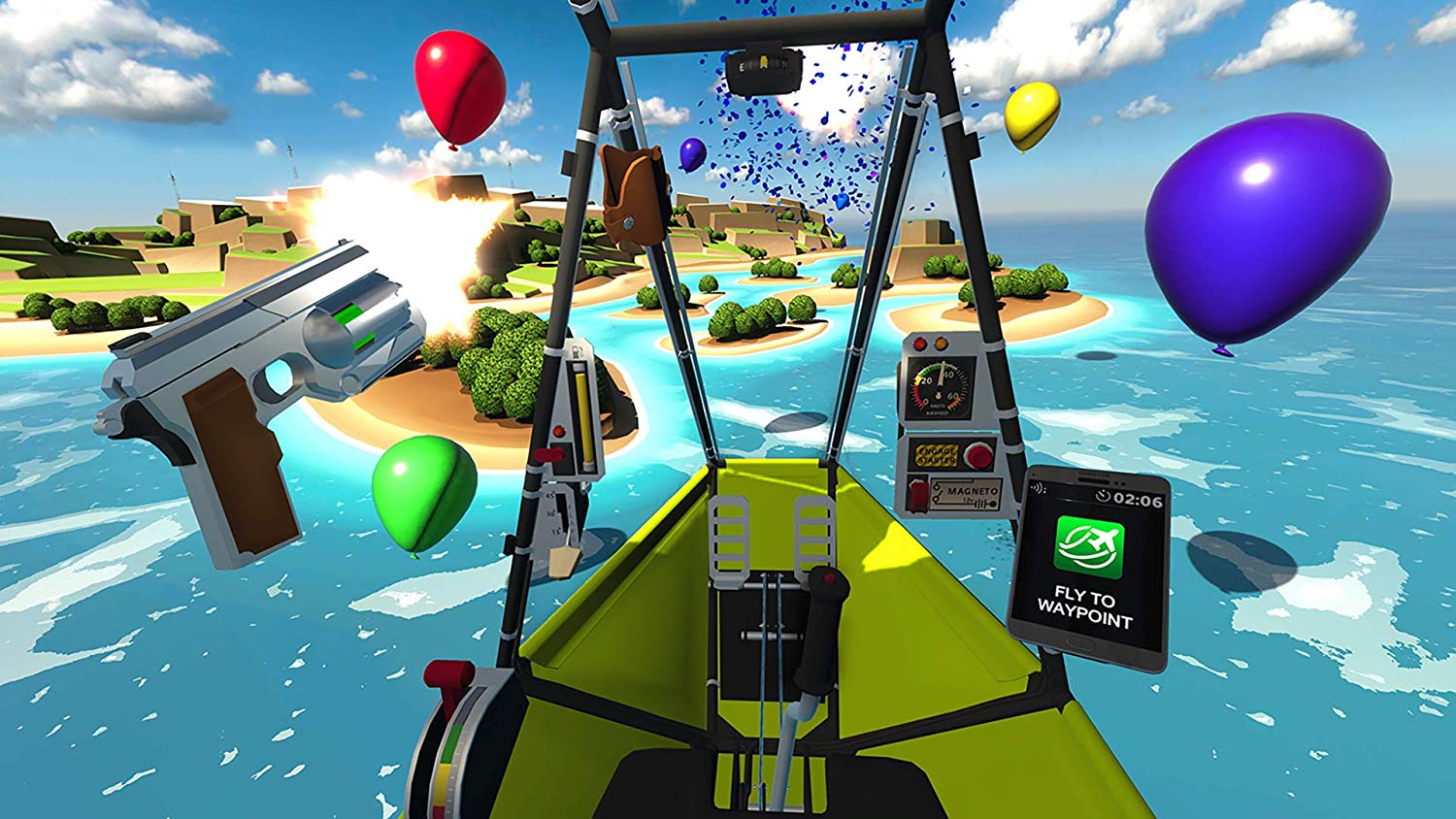The image size is (1456, 819).
Task: Set the flaps lever to 45 degrees
Action: (549, 496)
